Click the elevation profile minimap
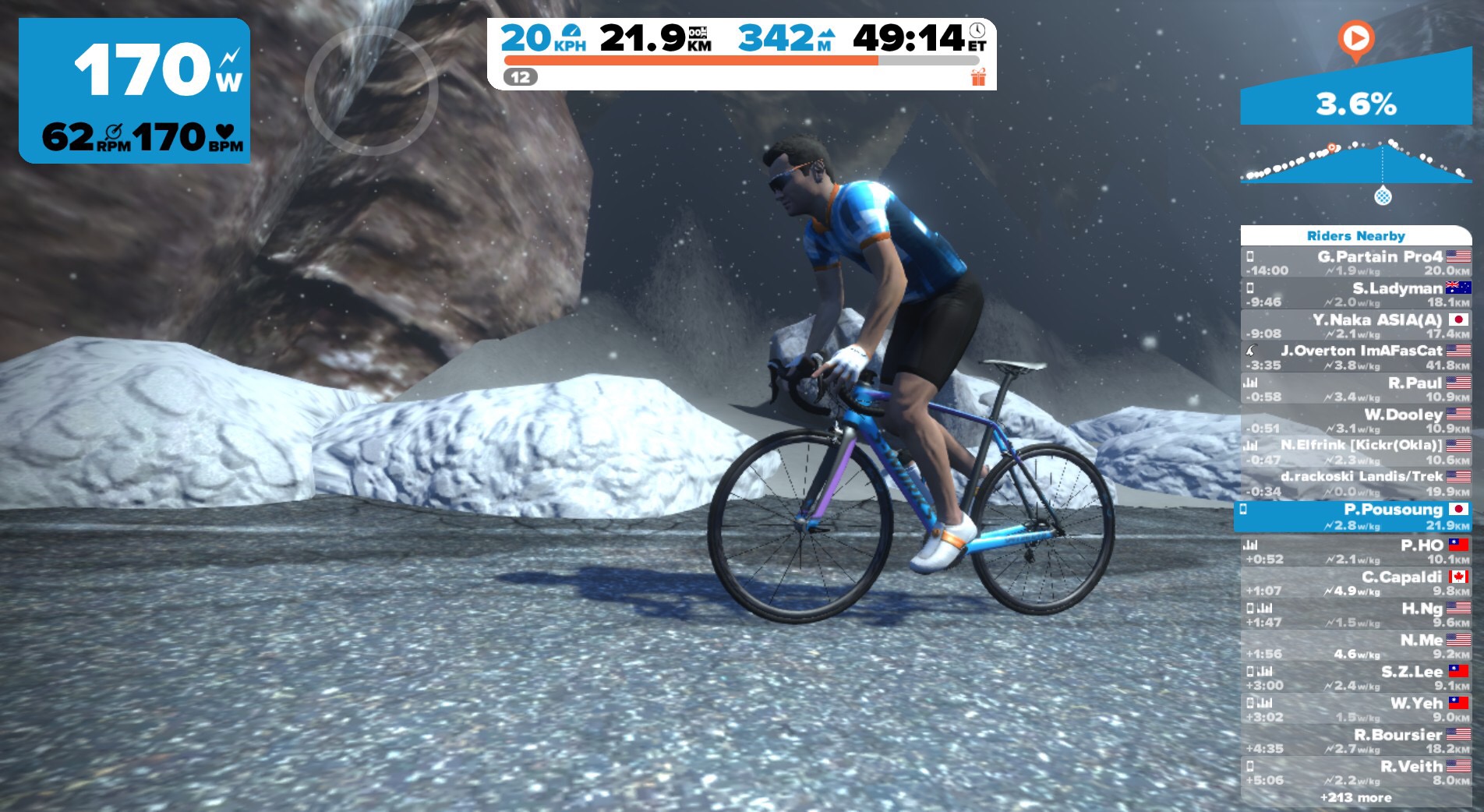This screenshot has width=1484, height=812. (x=1356, y=162)
